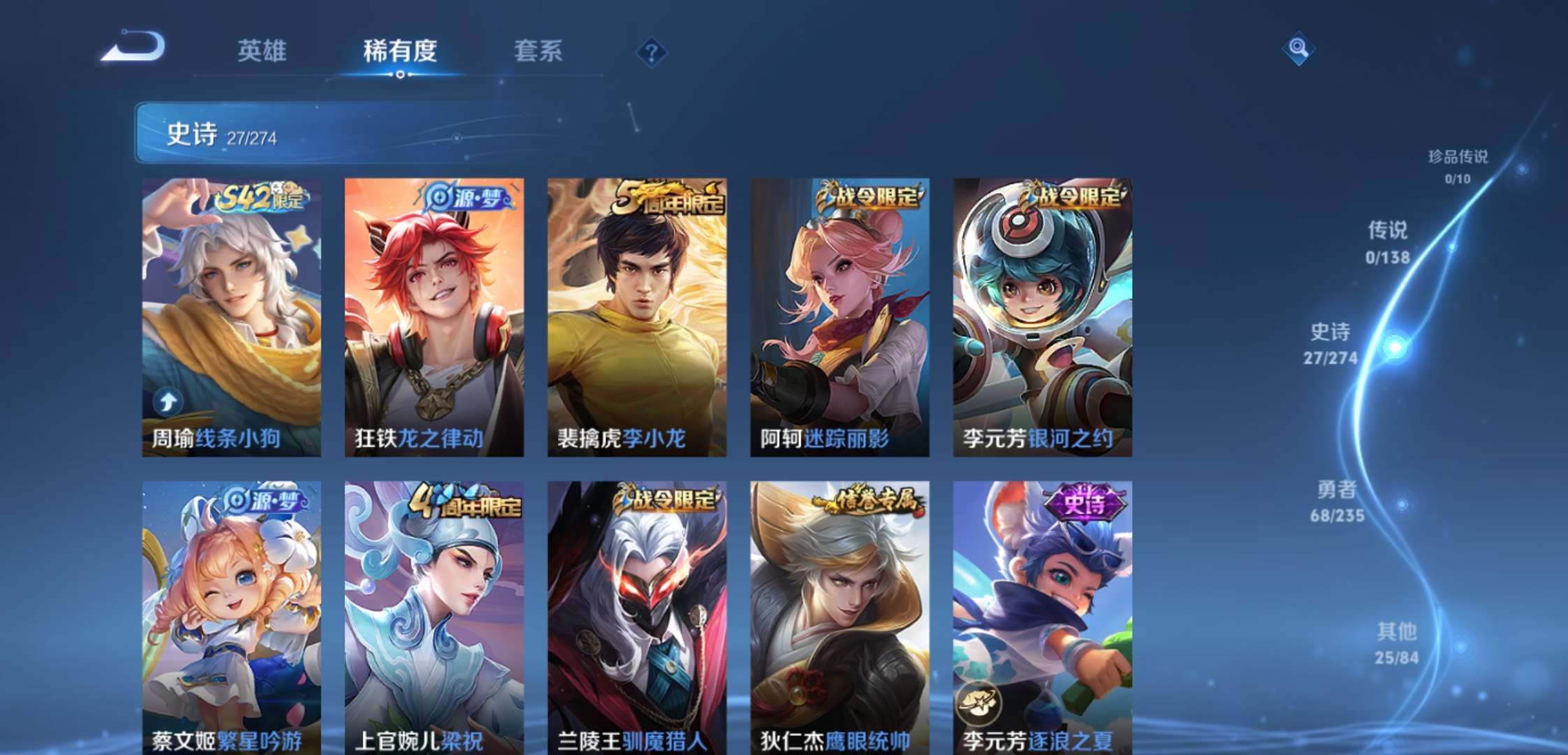Open the 蔡文姬繁星吟游 skin card
This screenshot has width=1568, height=755.
pyautogui.click(x=231, y=615)
